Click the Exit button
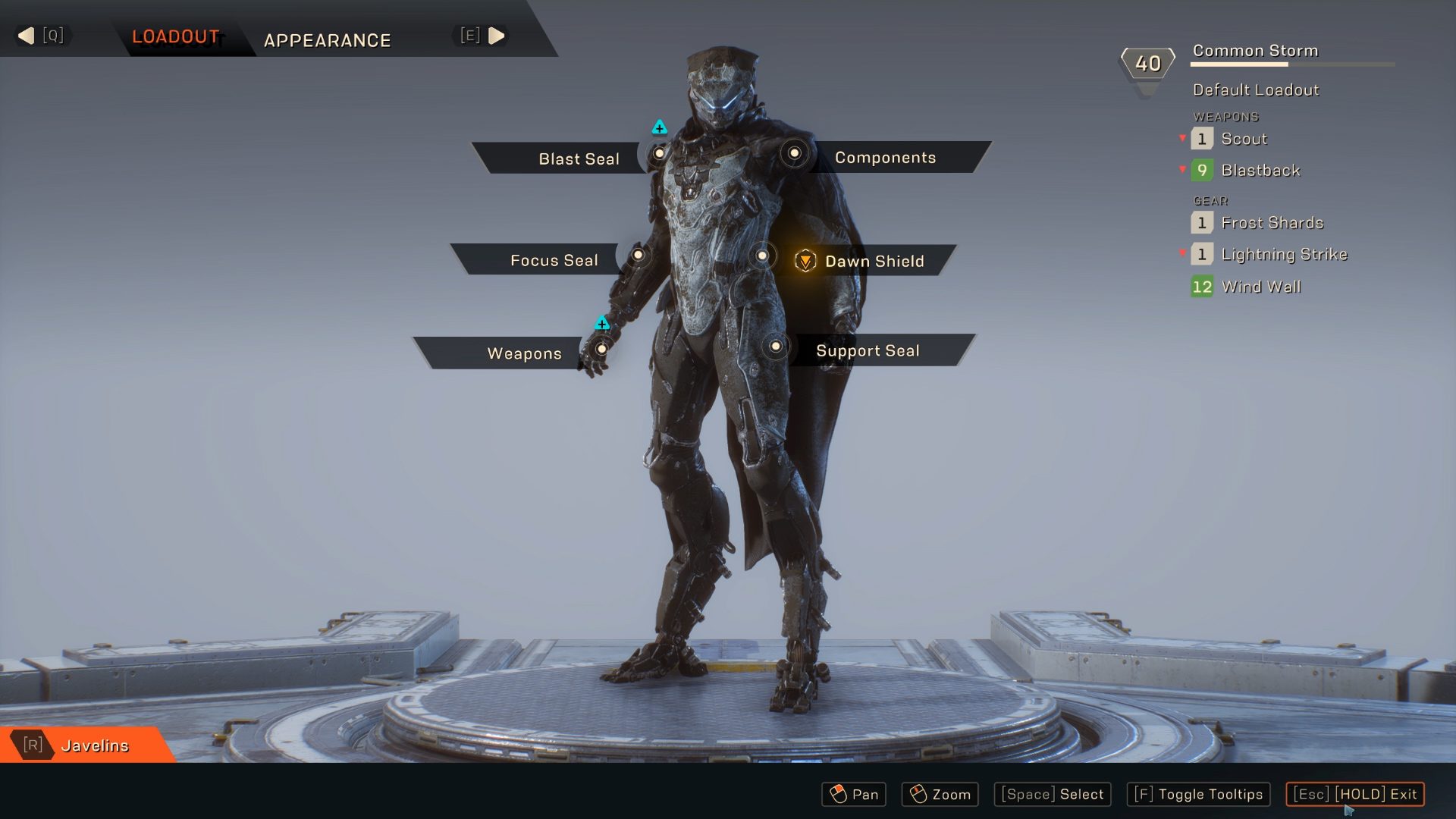 (1354, 794)
